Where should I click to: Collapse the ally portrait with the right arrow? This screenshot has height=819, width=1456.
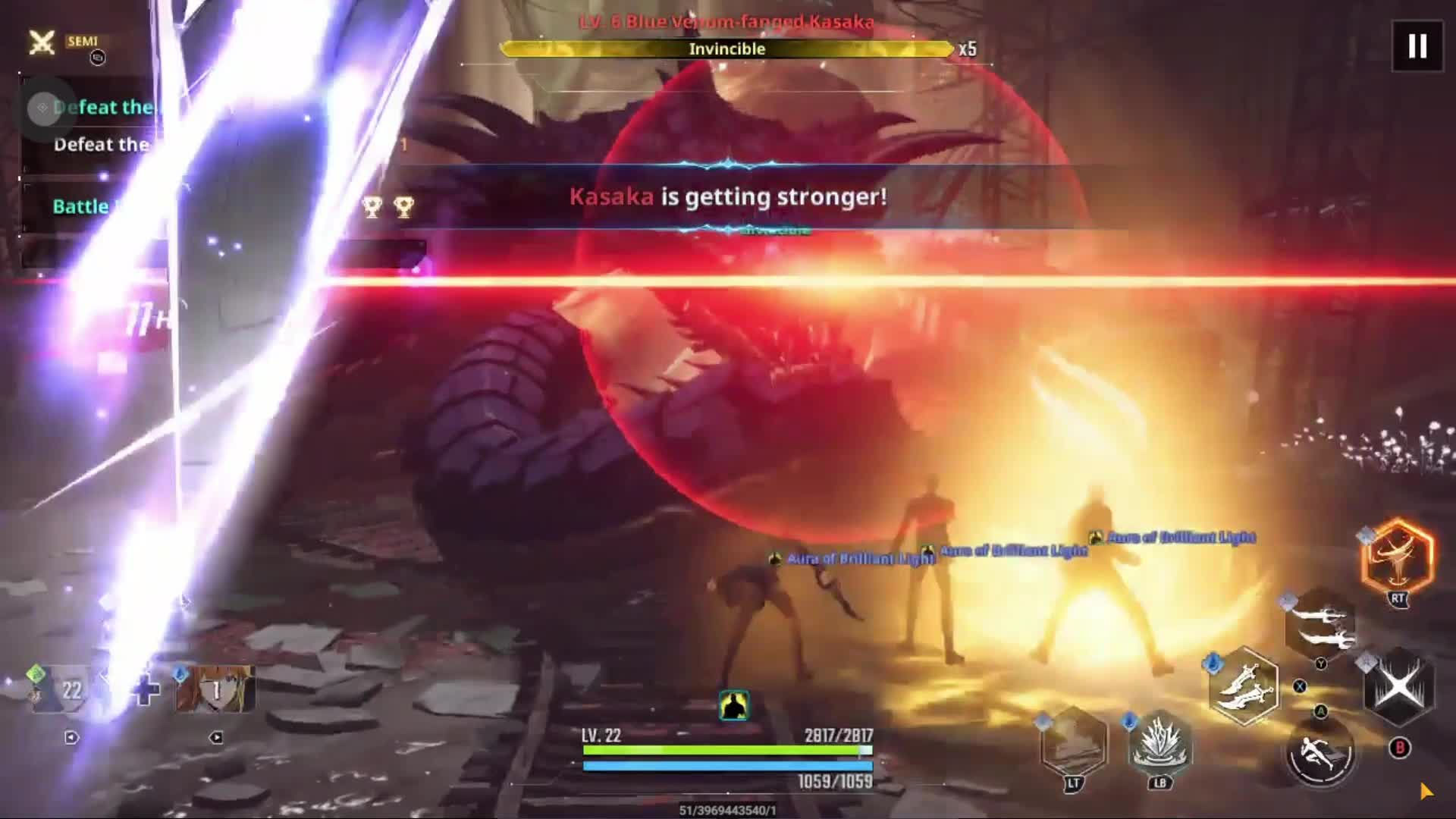217,736
